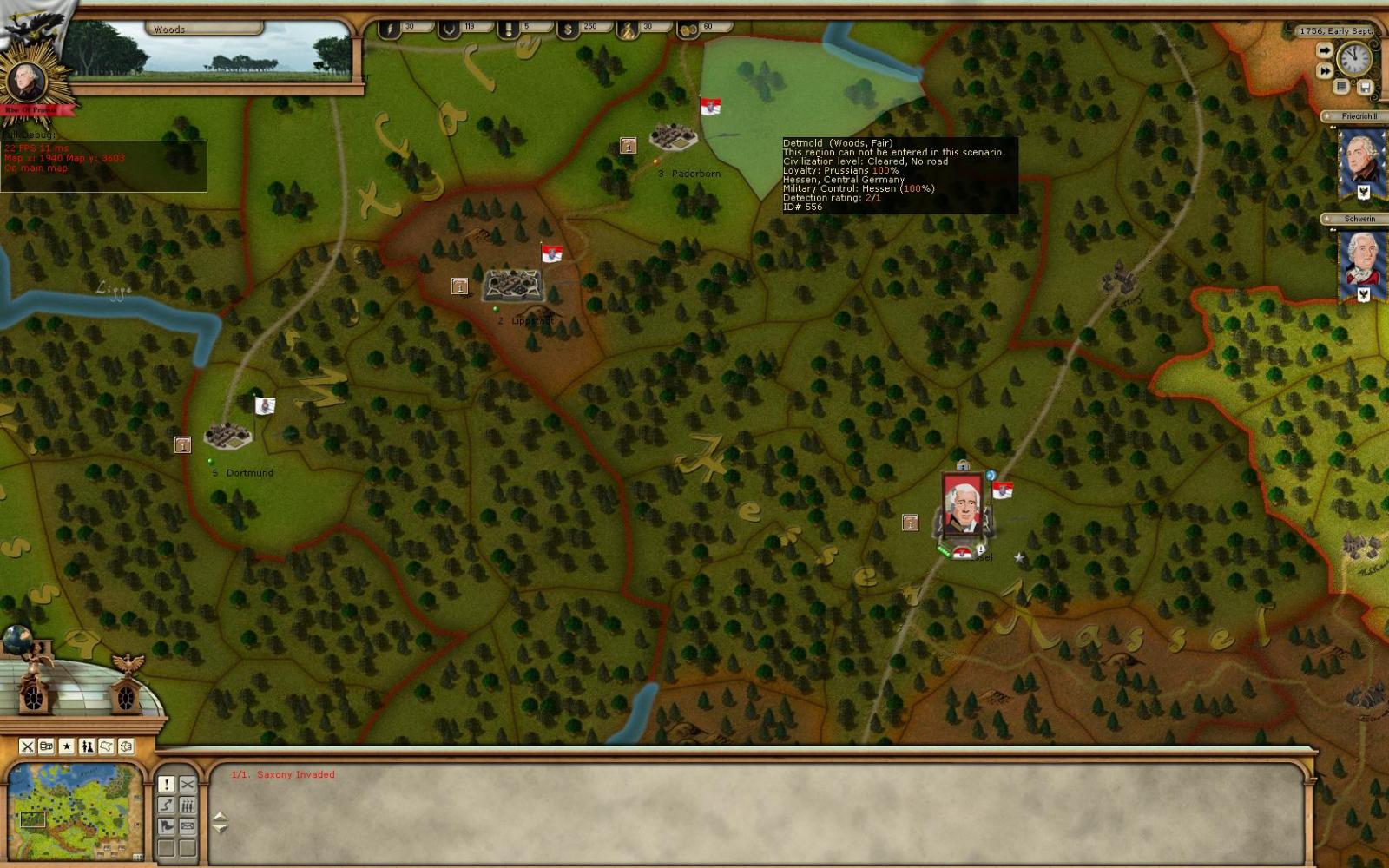Open the "Saxony Invaded" message in the log
Screen dimensions: 1389x868
coord(283,774)
